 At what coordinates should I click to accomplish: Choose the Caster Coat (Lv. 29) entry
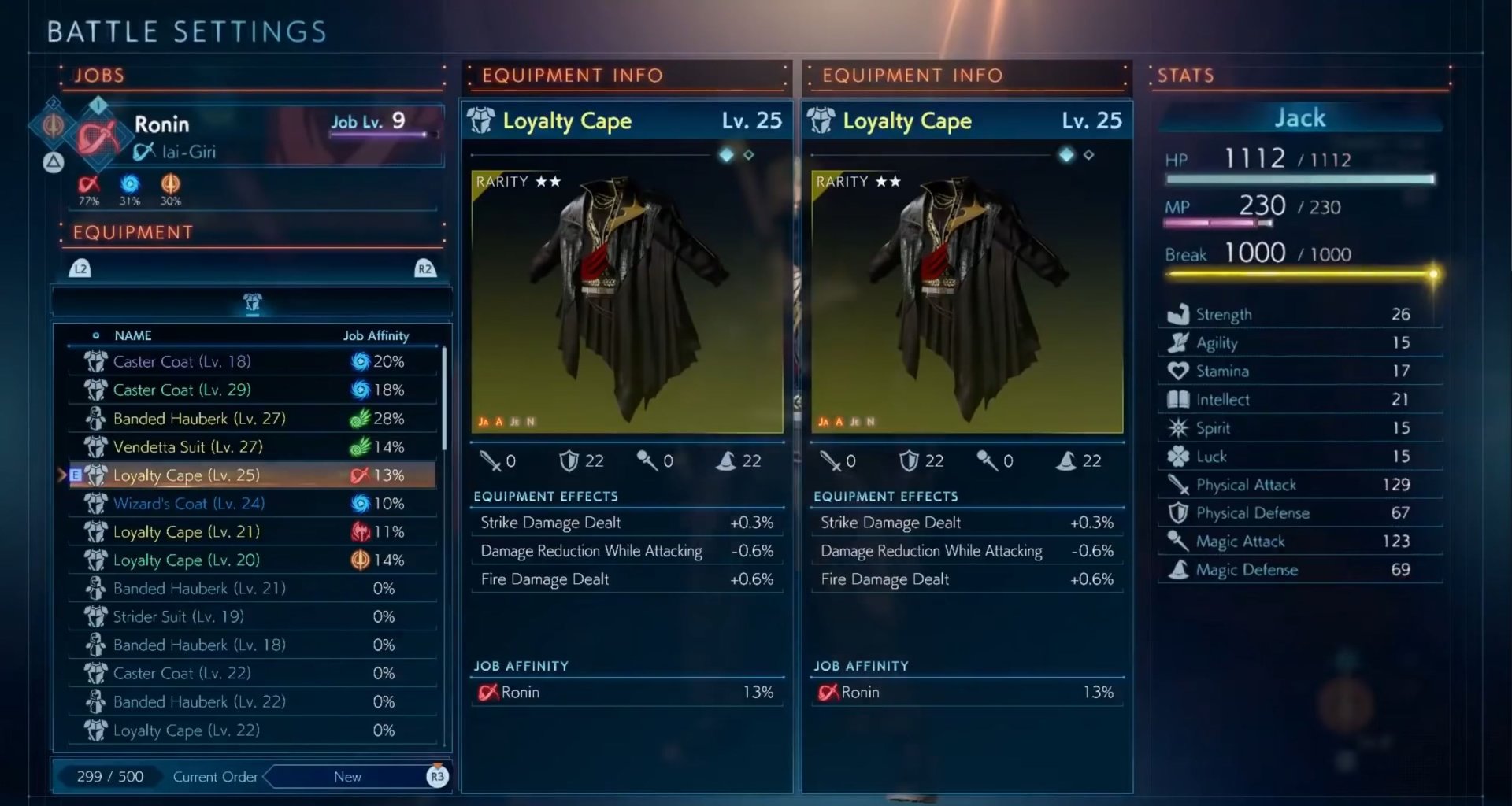(252, 390)
